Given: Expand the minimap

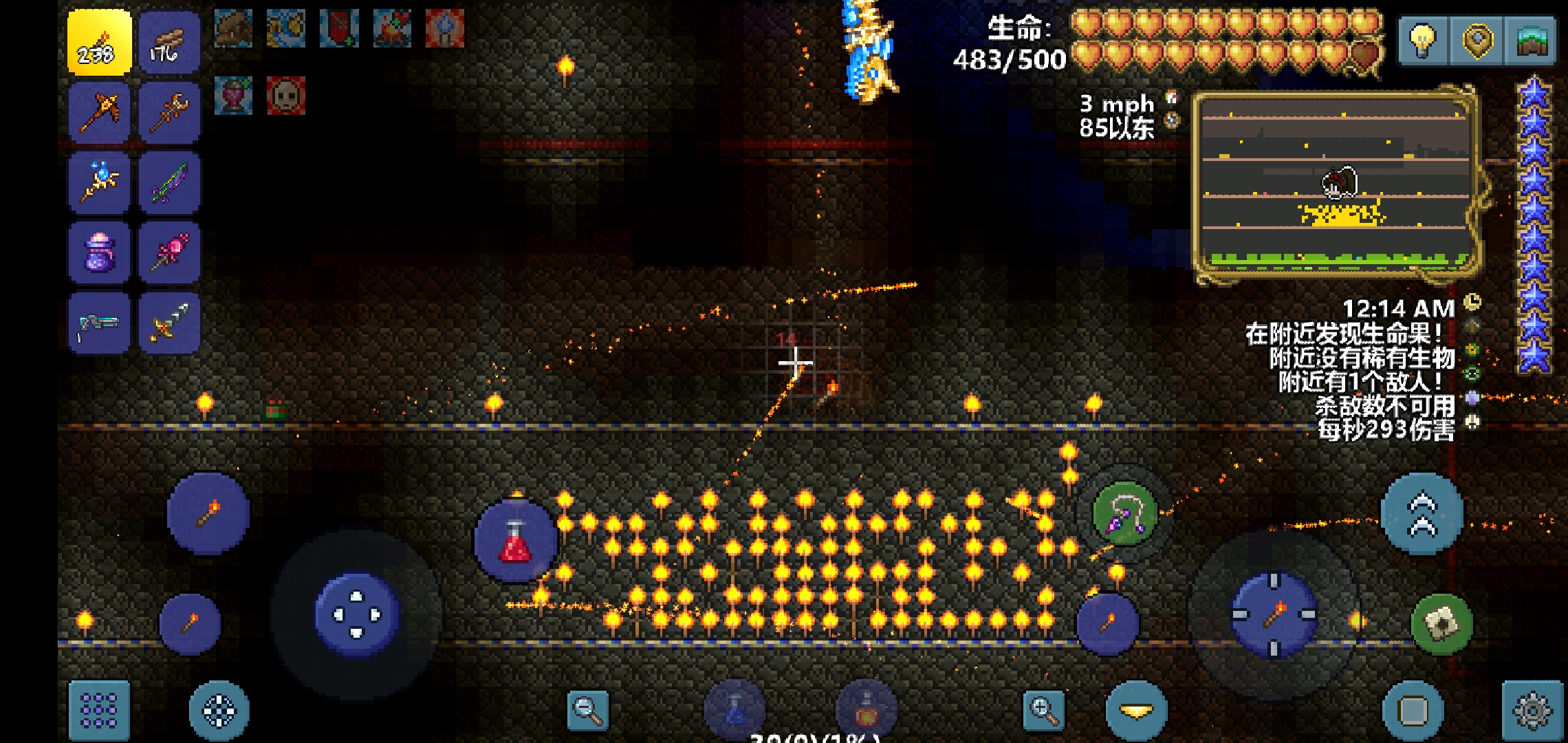Looking at the screenshot, I should coord(1335,184).
